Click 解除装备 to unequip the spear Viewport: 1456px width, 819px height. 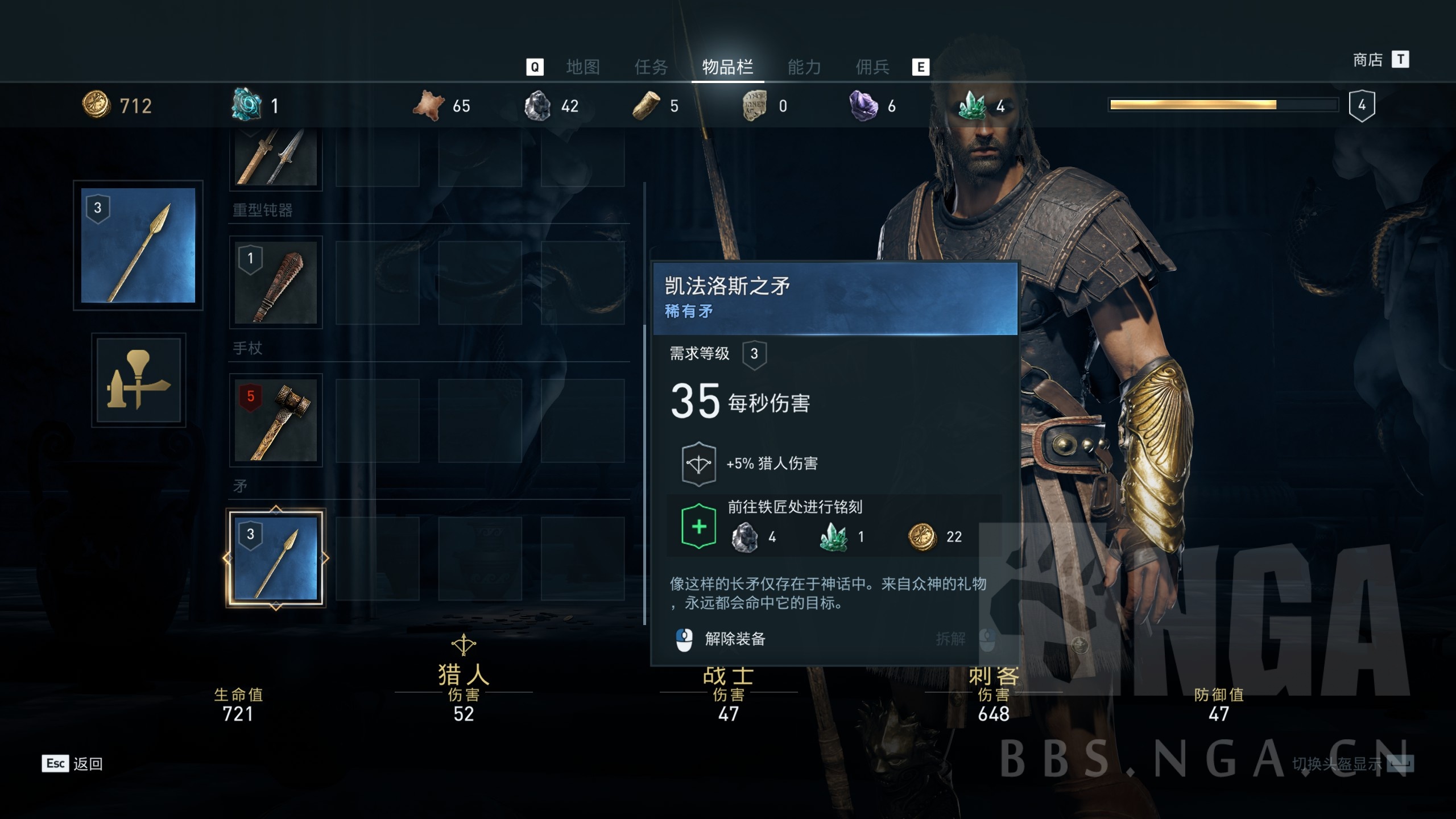point(734,639)
